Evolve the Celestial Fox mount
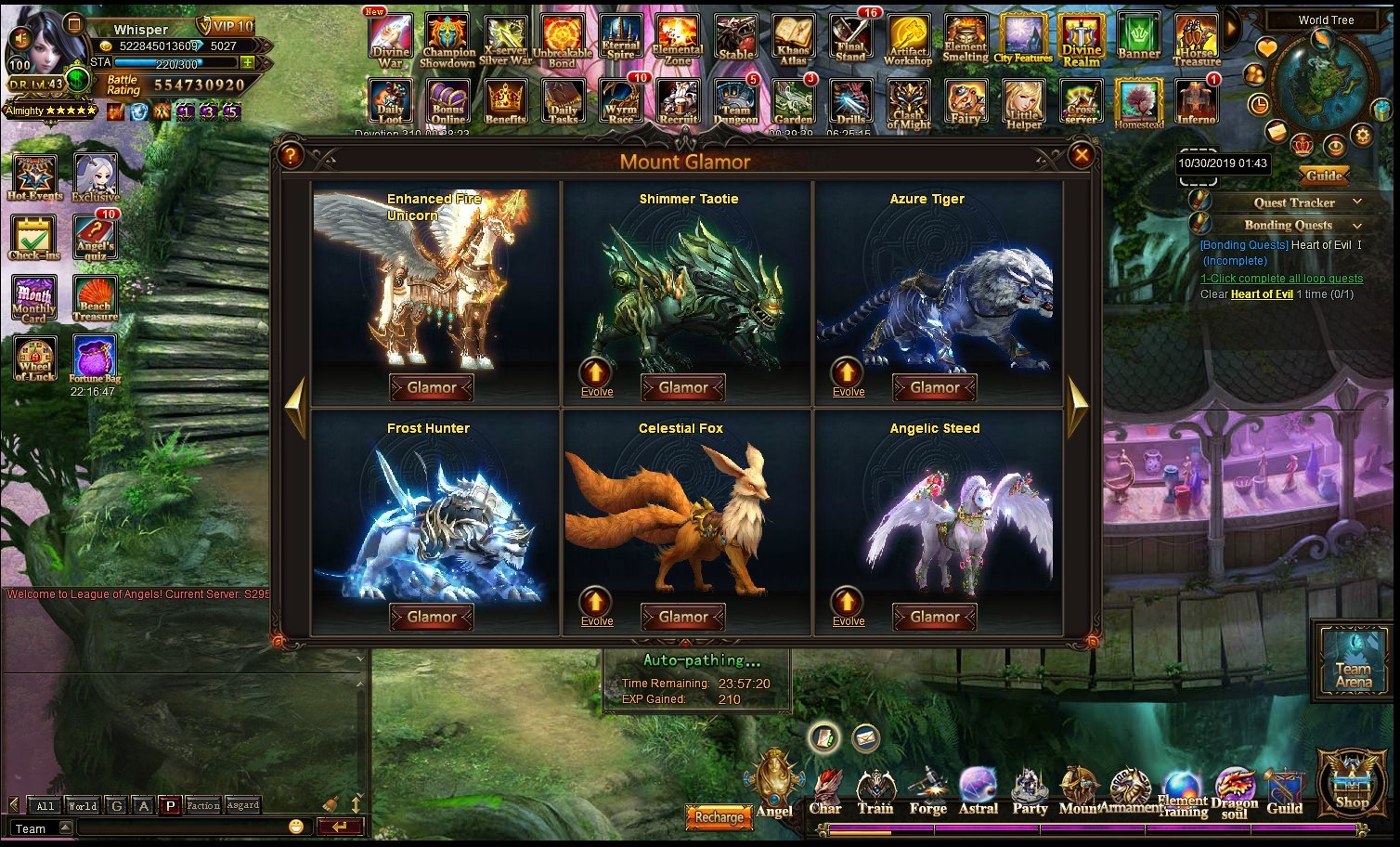1400x847 pixels. click(596, 605)
